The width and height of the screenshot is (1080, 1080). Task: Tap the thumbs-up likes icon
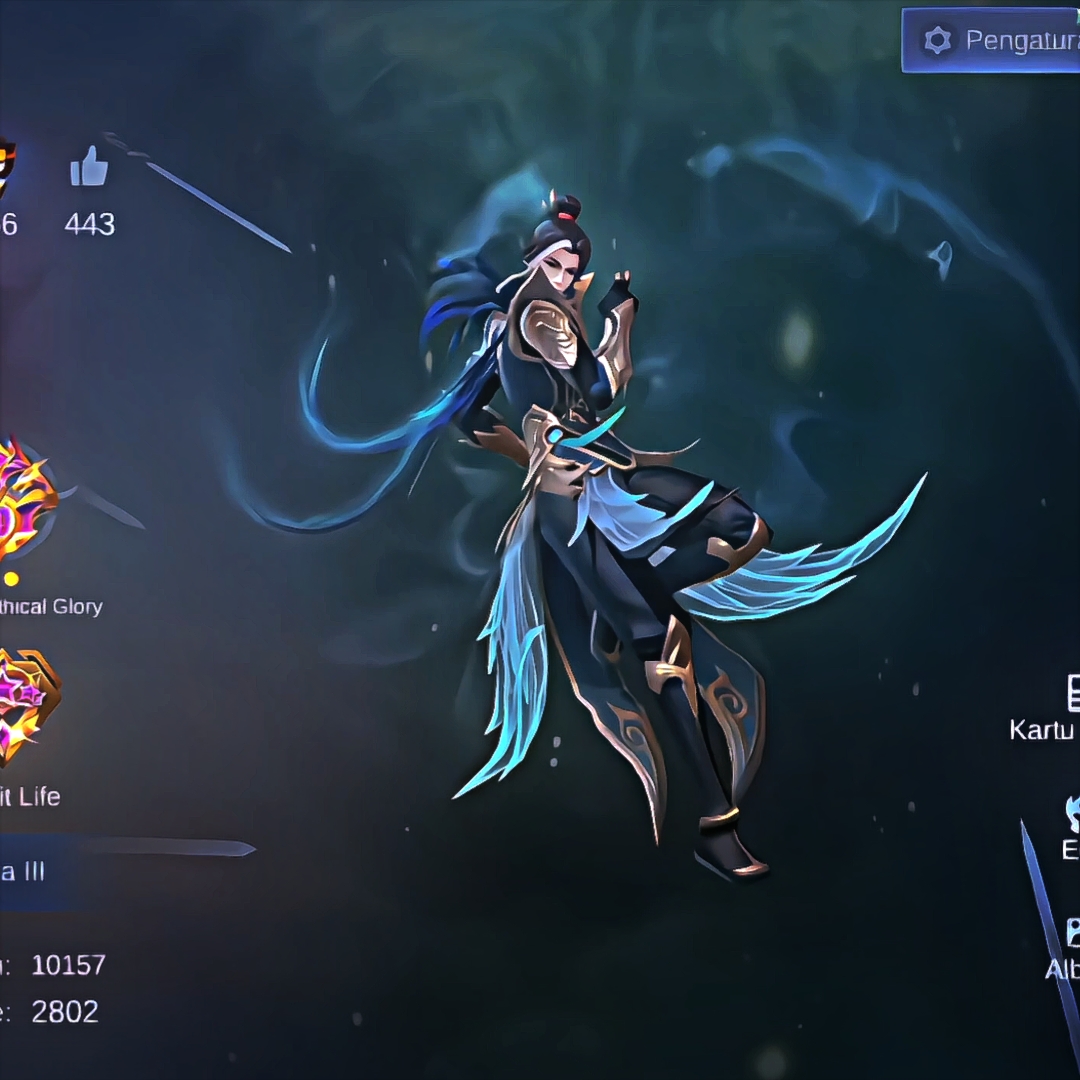(89, 167)
